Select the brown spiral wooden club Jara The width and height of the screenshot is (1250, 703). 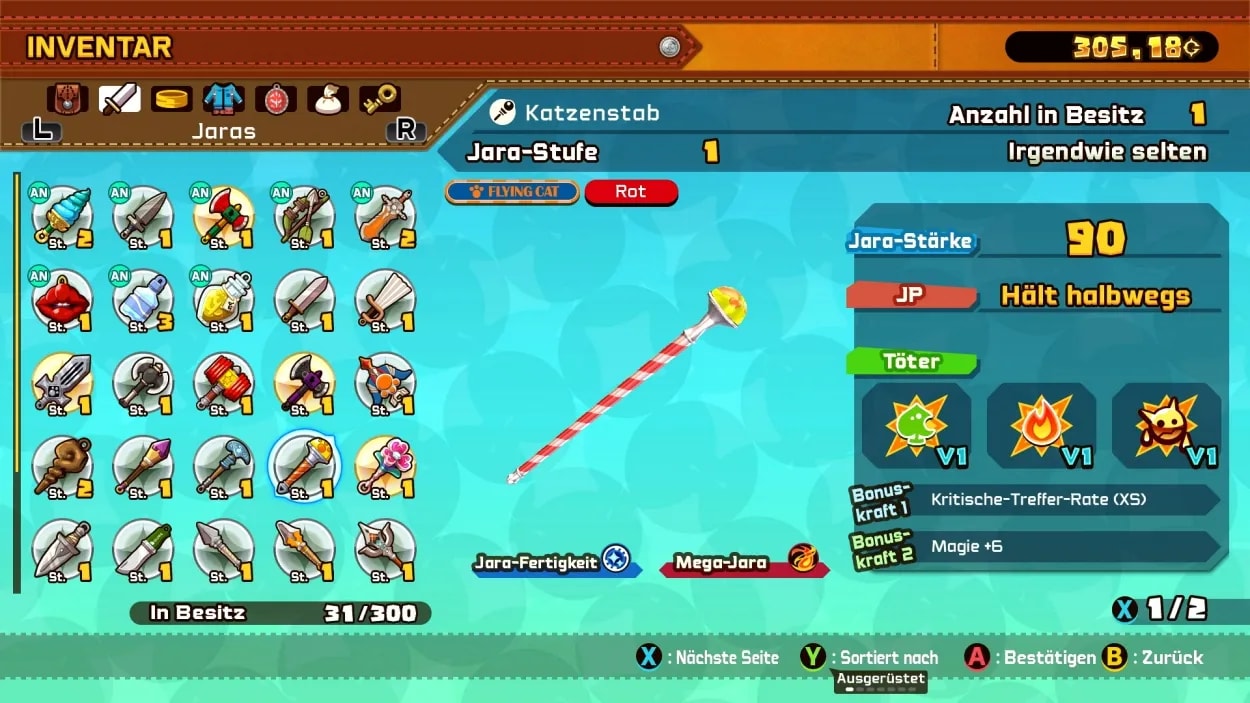tap(63, 466)
